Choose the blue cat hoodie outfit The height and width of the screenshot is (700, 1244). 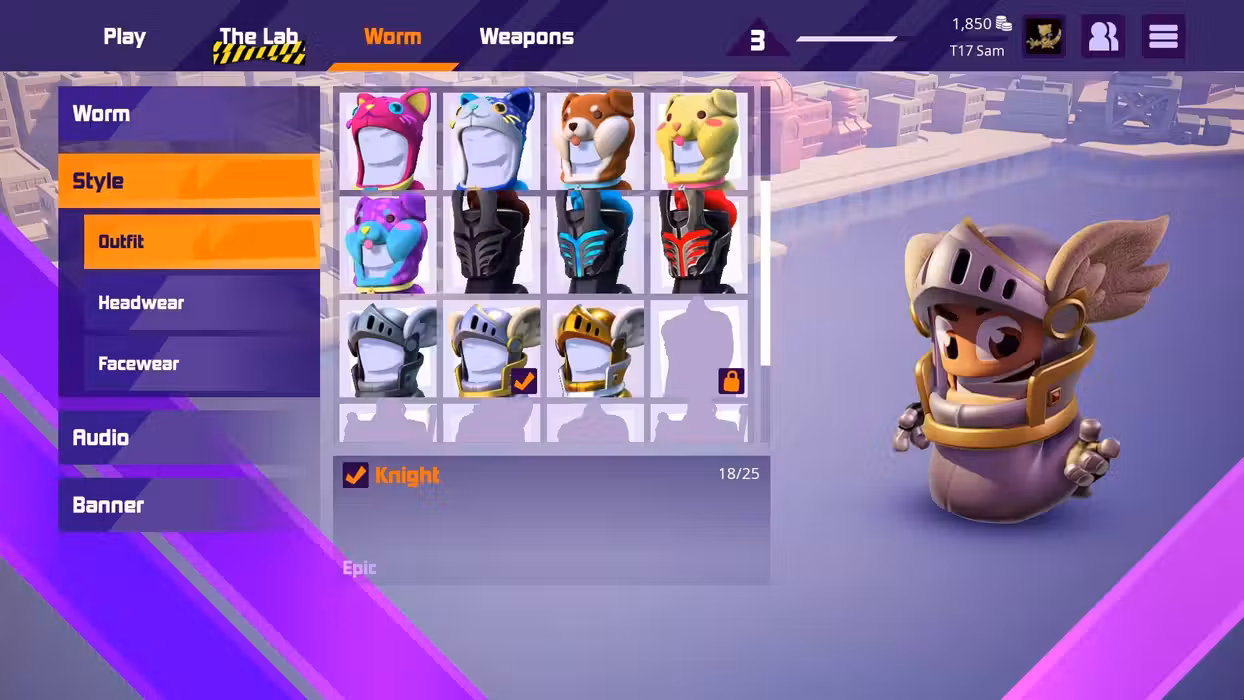491,140
